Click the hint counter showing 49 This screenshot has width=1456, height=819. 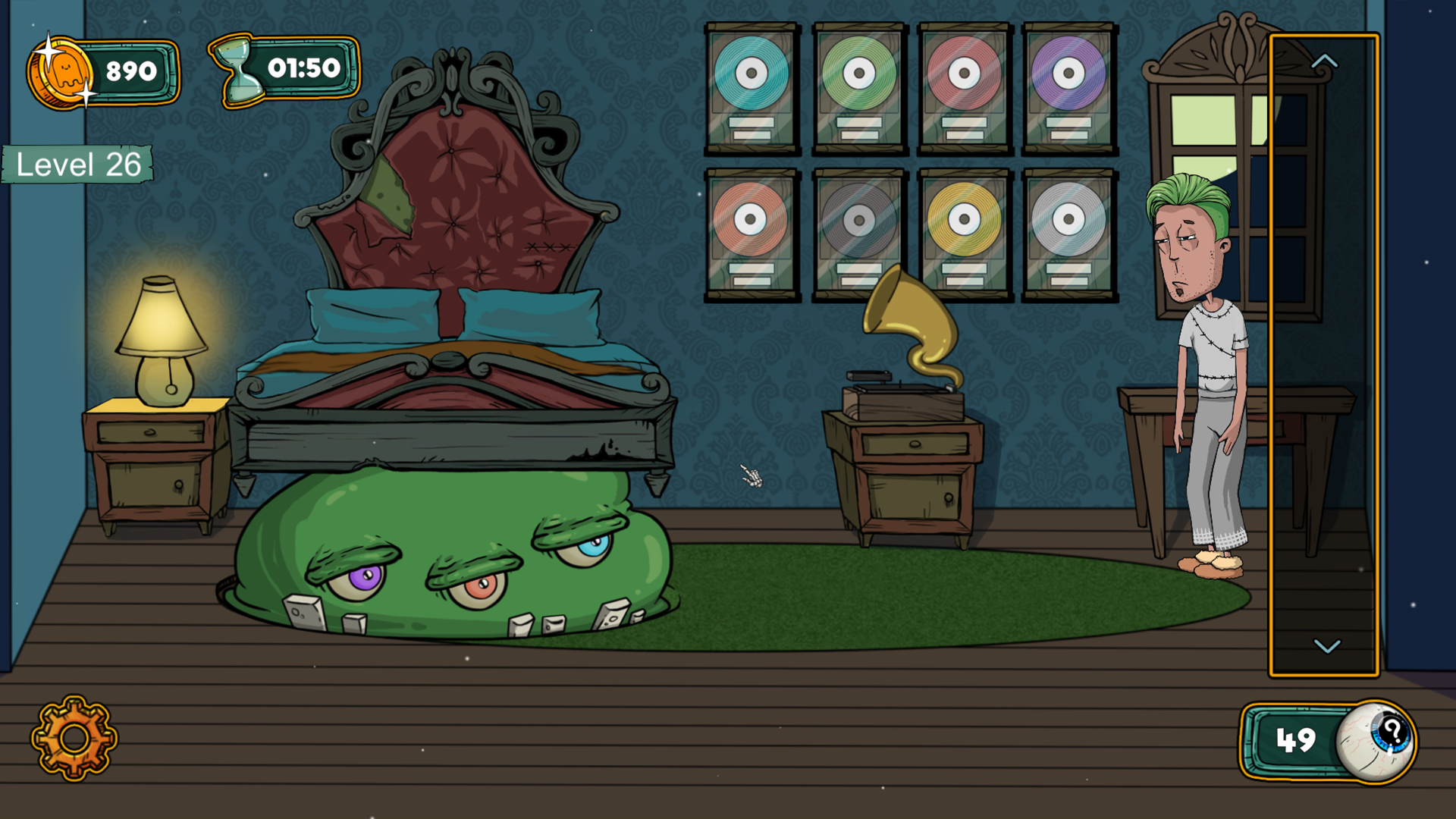point(1295,739)
